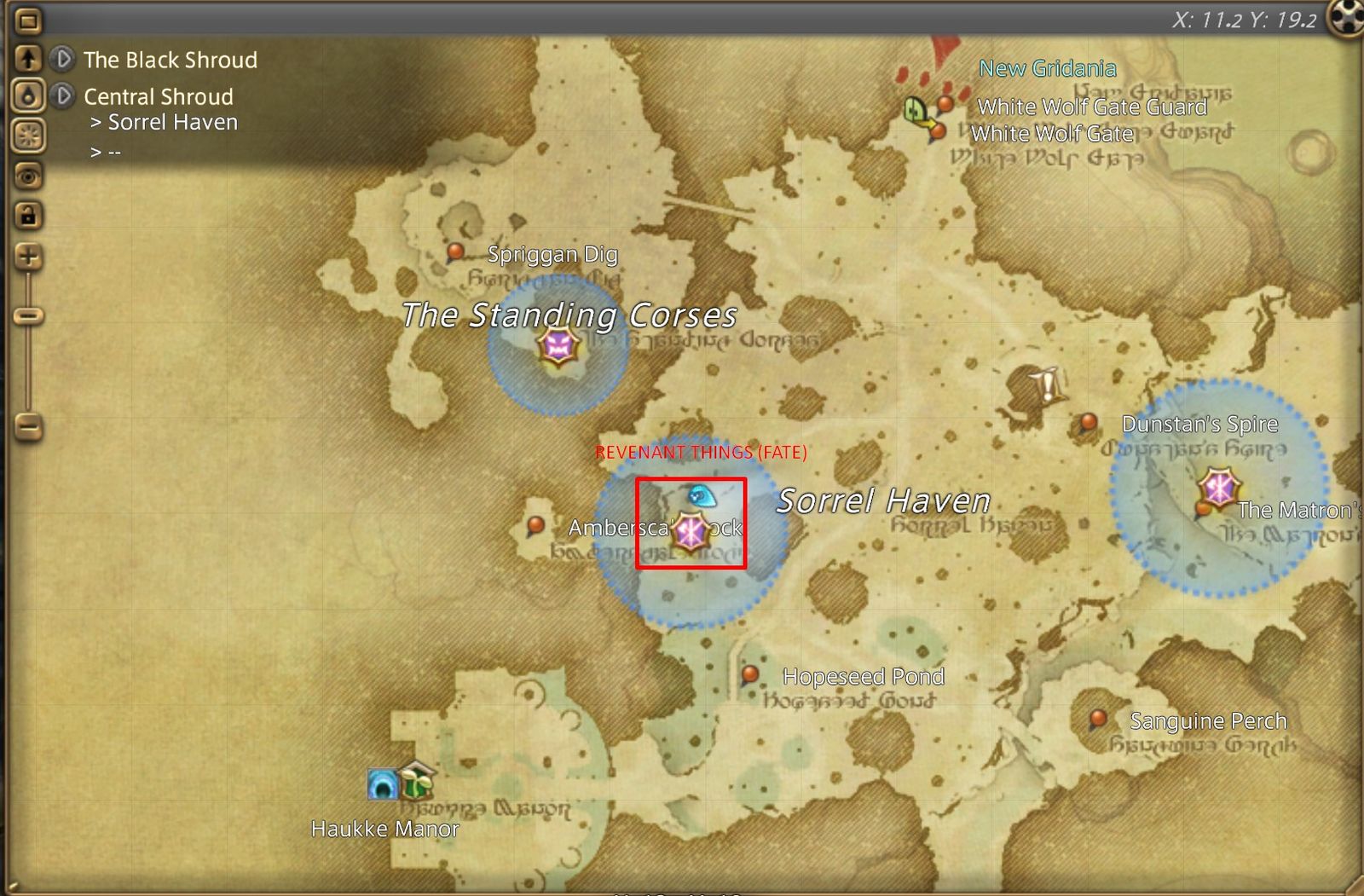Image resolution: width=1364 pixels, height=896 pixels.
Task: Click the exclamation quest marker icon
Action: pyautogui.click(x=1047, y=384)
